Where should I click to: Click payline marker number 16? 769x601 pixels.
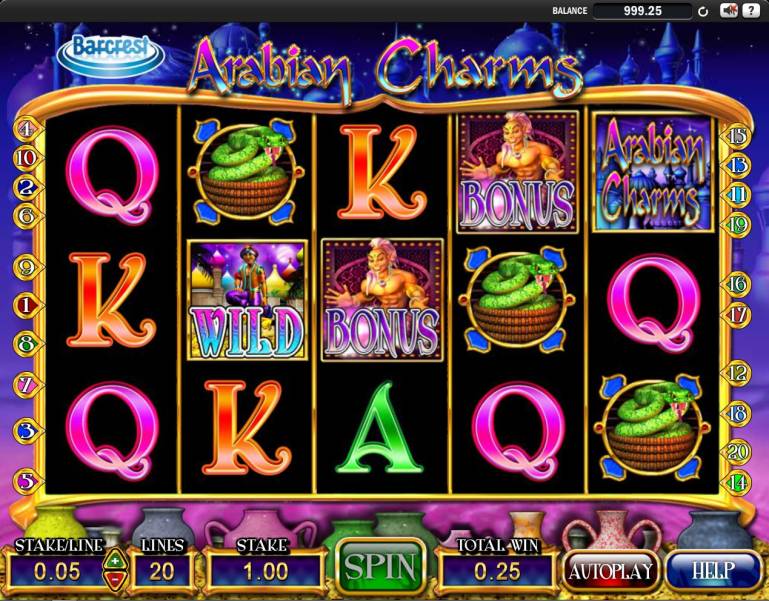(739, 285)
